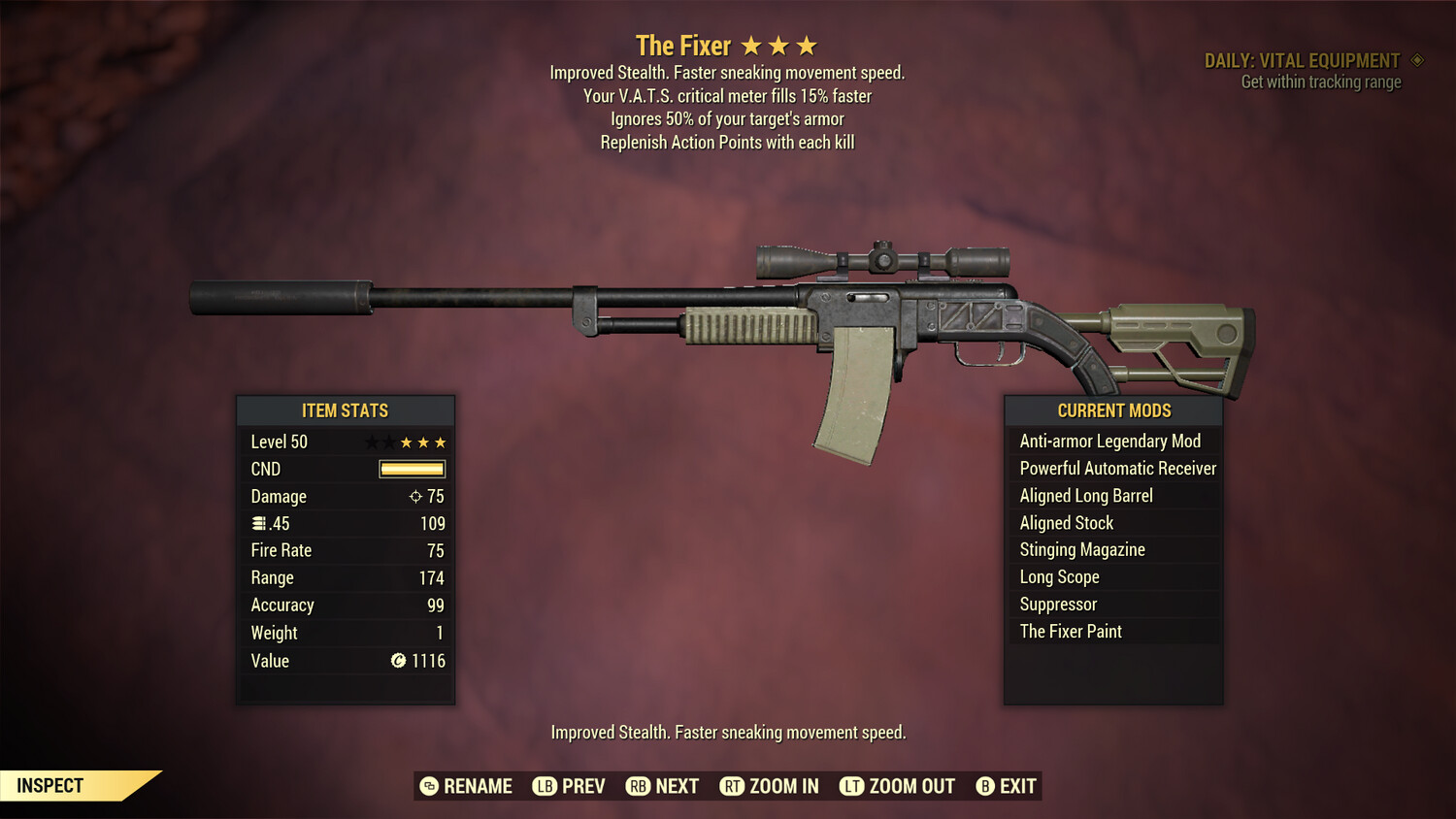This screenshot has width=1456, height=819.
Task: Expand the Suppressor mod entry
Action: [1057, 604]
